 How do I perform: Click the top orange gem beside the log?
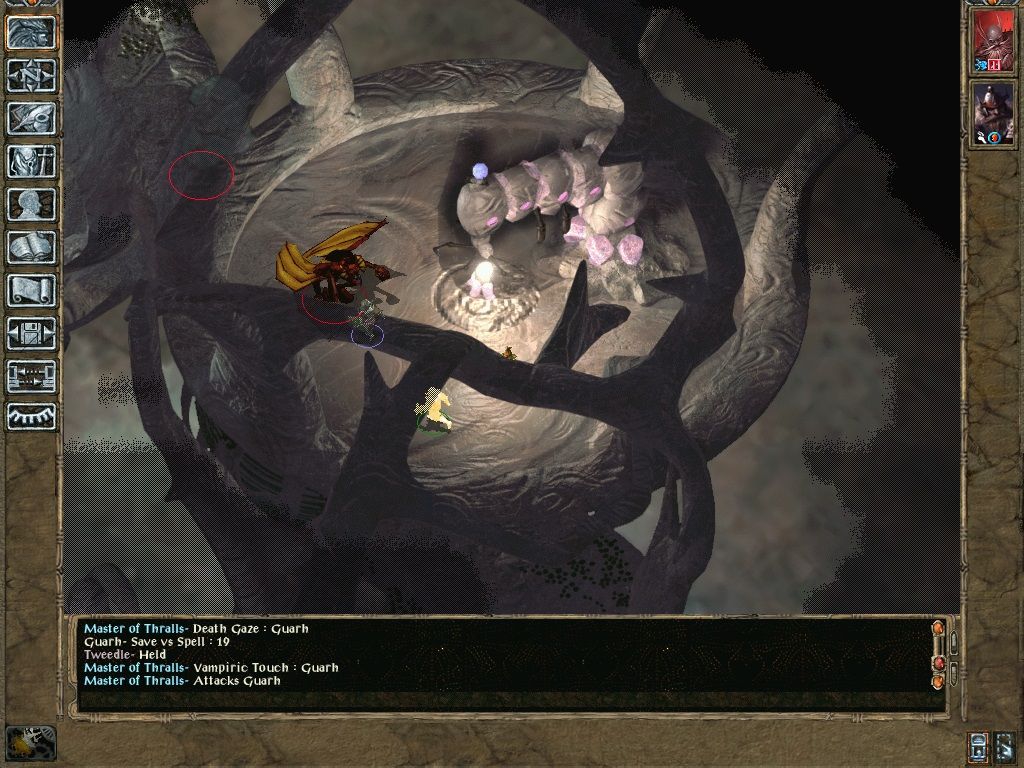pyautogui.click(x=938, y=629)
